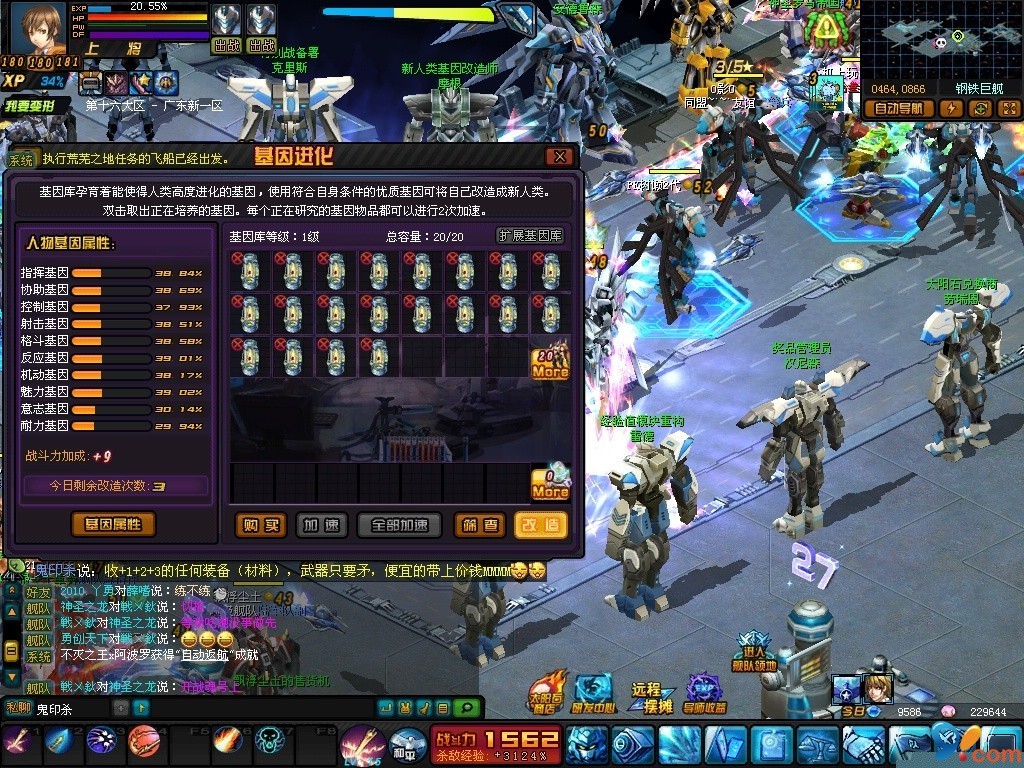Open the 基因属性 panel

113,524
